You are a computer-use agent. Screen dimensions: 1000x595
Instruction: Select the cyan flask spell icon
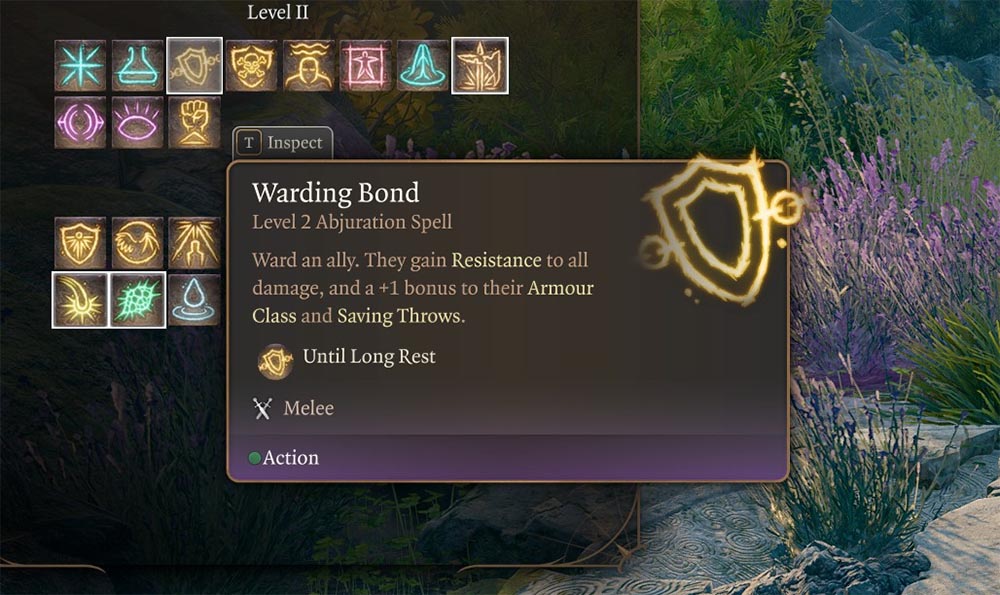[x=137, y=65]
